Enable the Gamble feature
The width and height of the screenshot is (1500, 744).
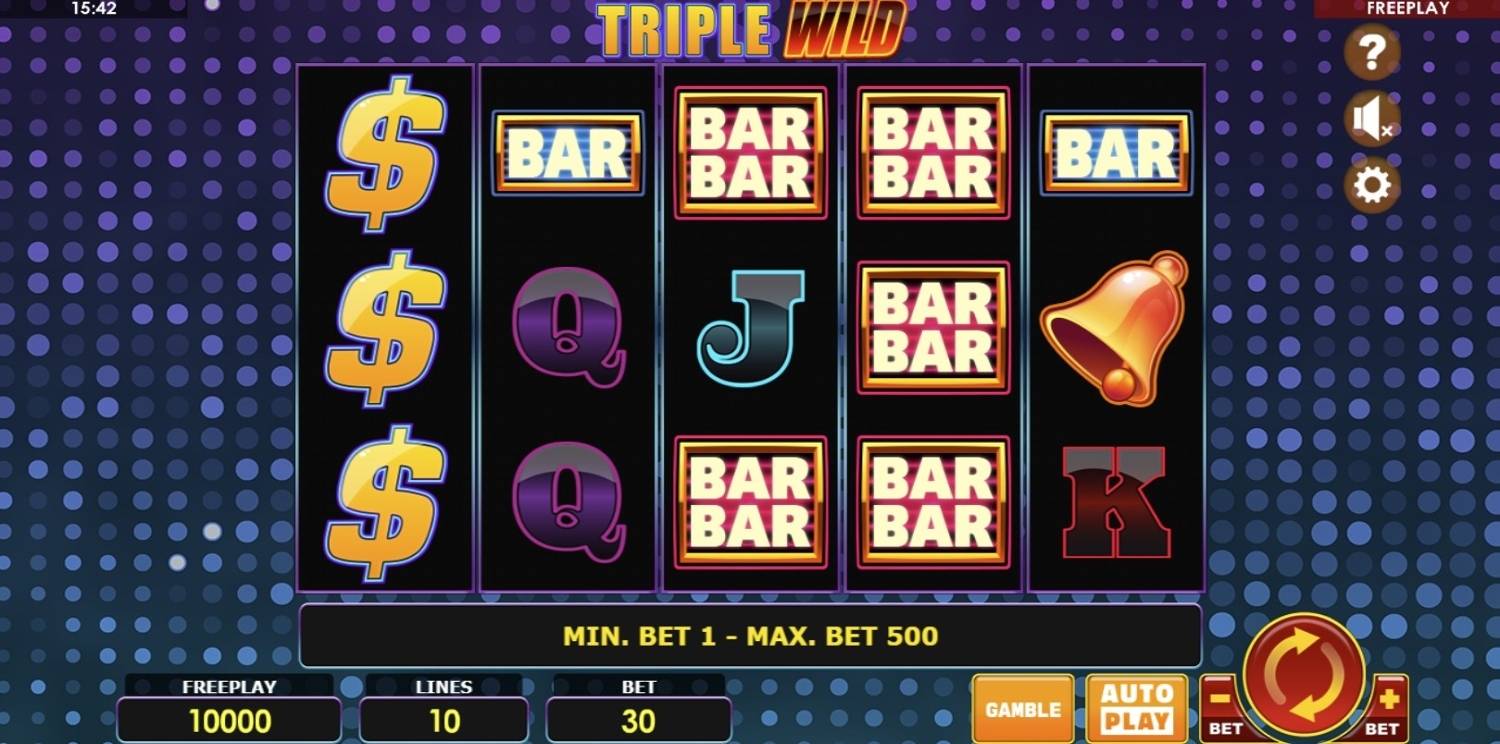click(x=1022, y=710)
